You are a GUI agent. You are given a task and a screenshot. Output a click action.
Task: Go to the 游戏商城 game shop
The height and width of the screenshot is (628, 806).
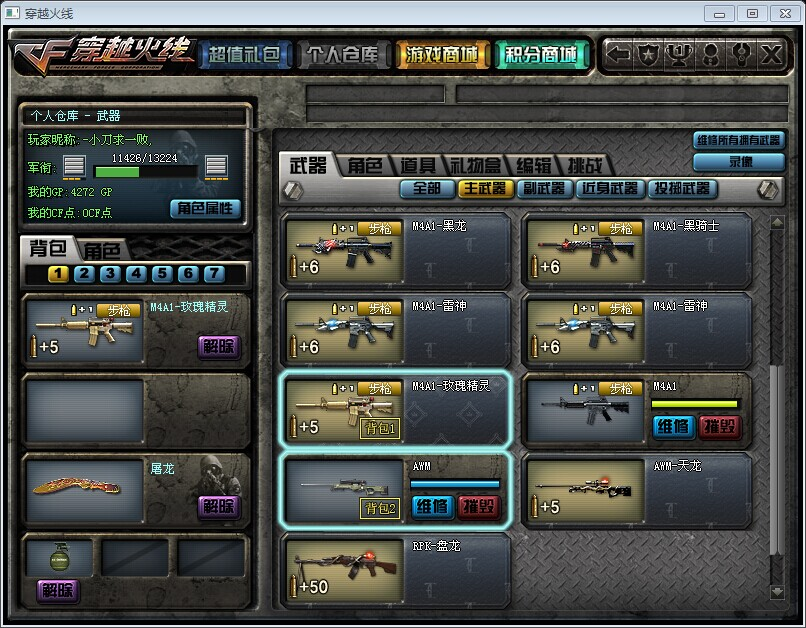point(442,55)
